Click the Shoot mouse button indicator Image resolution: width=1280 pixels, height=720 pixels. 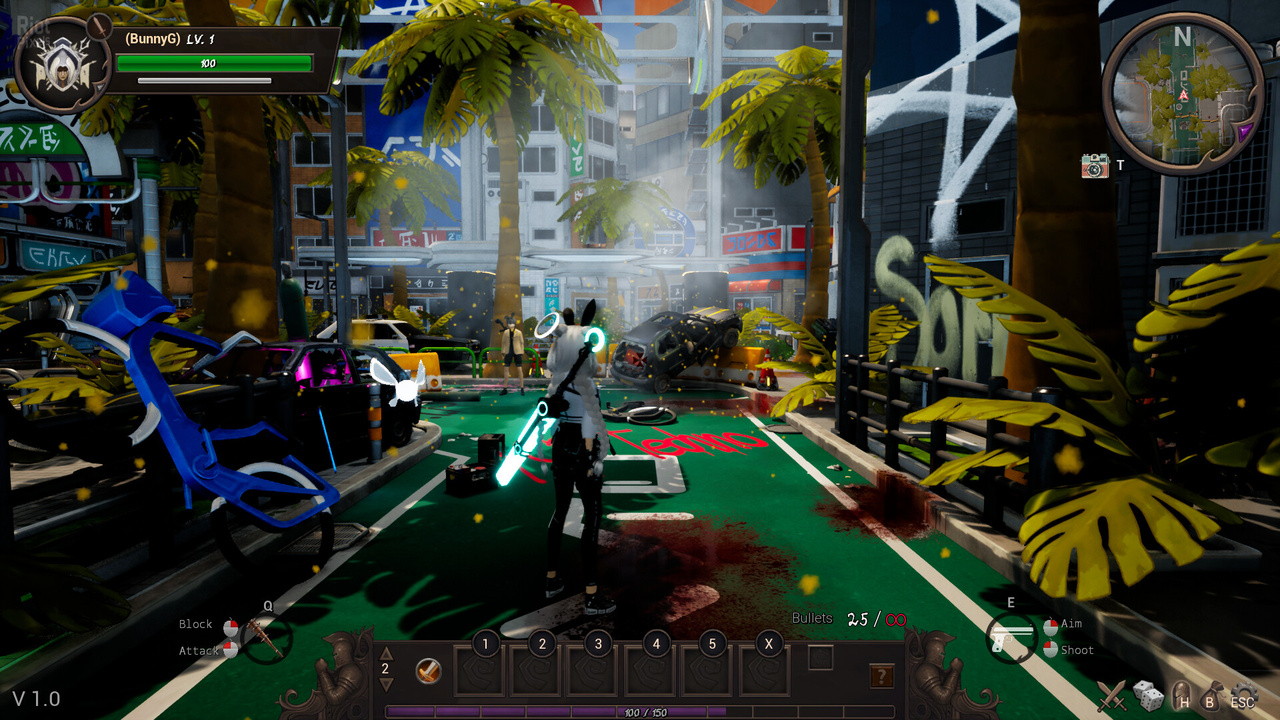(1048, 649)
